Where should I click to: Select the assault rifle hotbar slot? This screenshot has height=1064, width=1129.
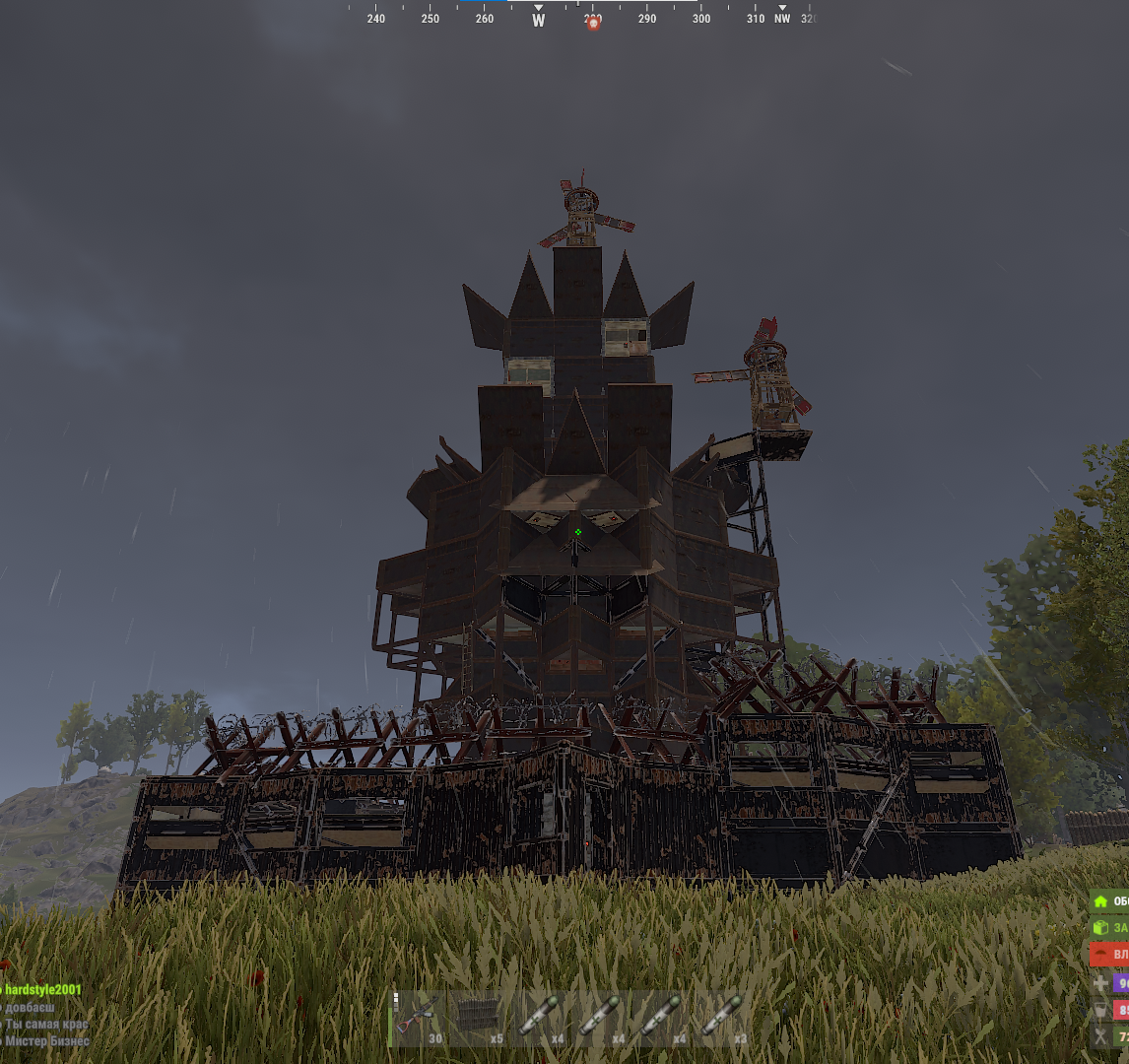tap(419, 1019)
